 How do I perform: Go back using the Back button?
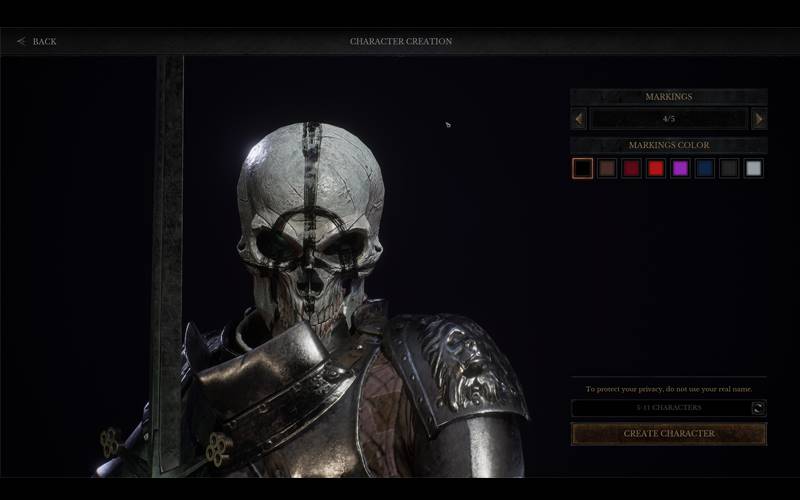click(36, 41)
